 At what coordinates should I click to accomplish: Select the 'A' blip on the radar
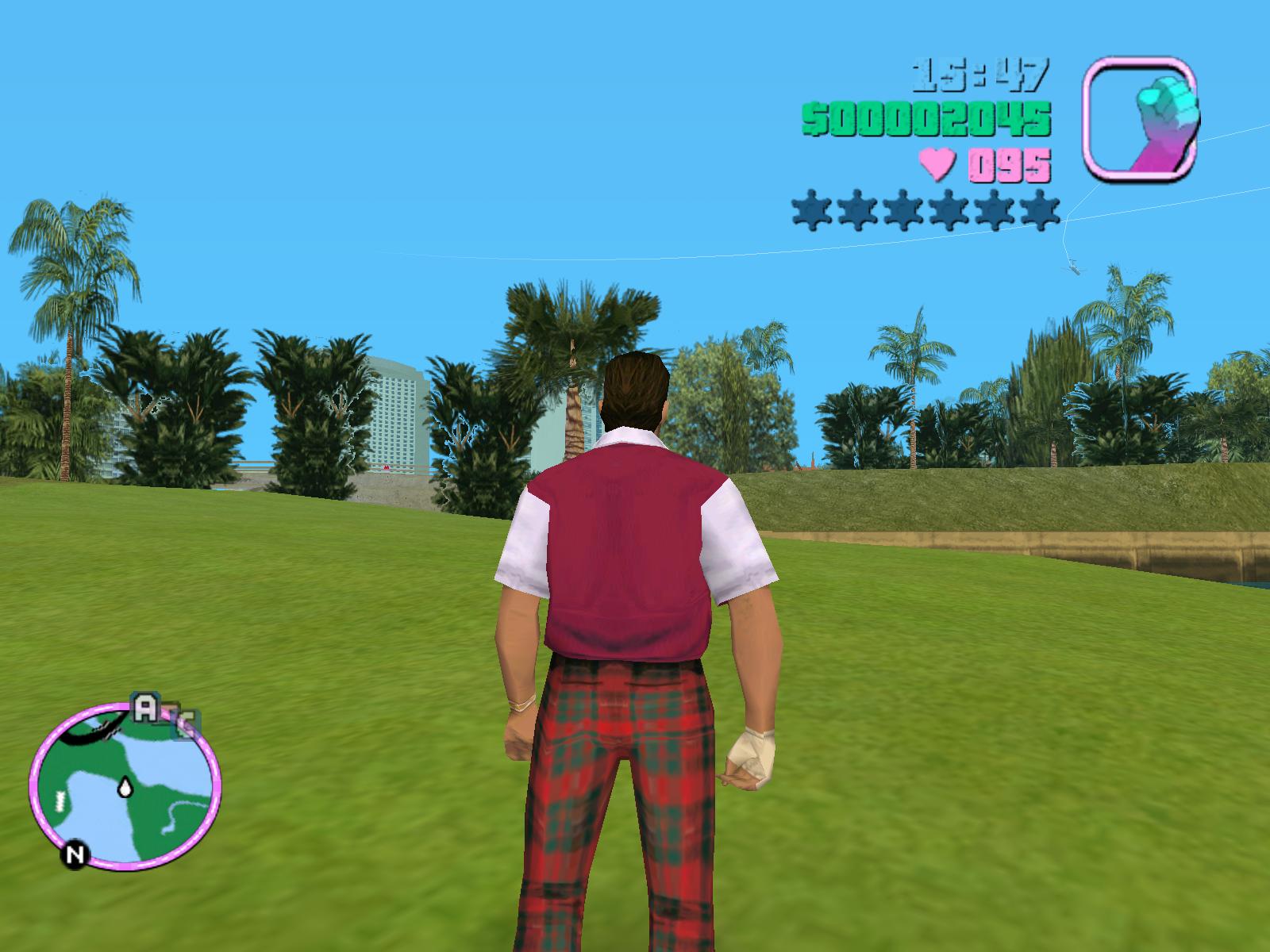coord(144,708)
